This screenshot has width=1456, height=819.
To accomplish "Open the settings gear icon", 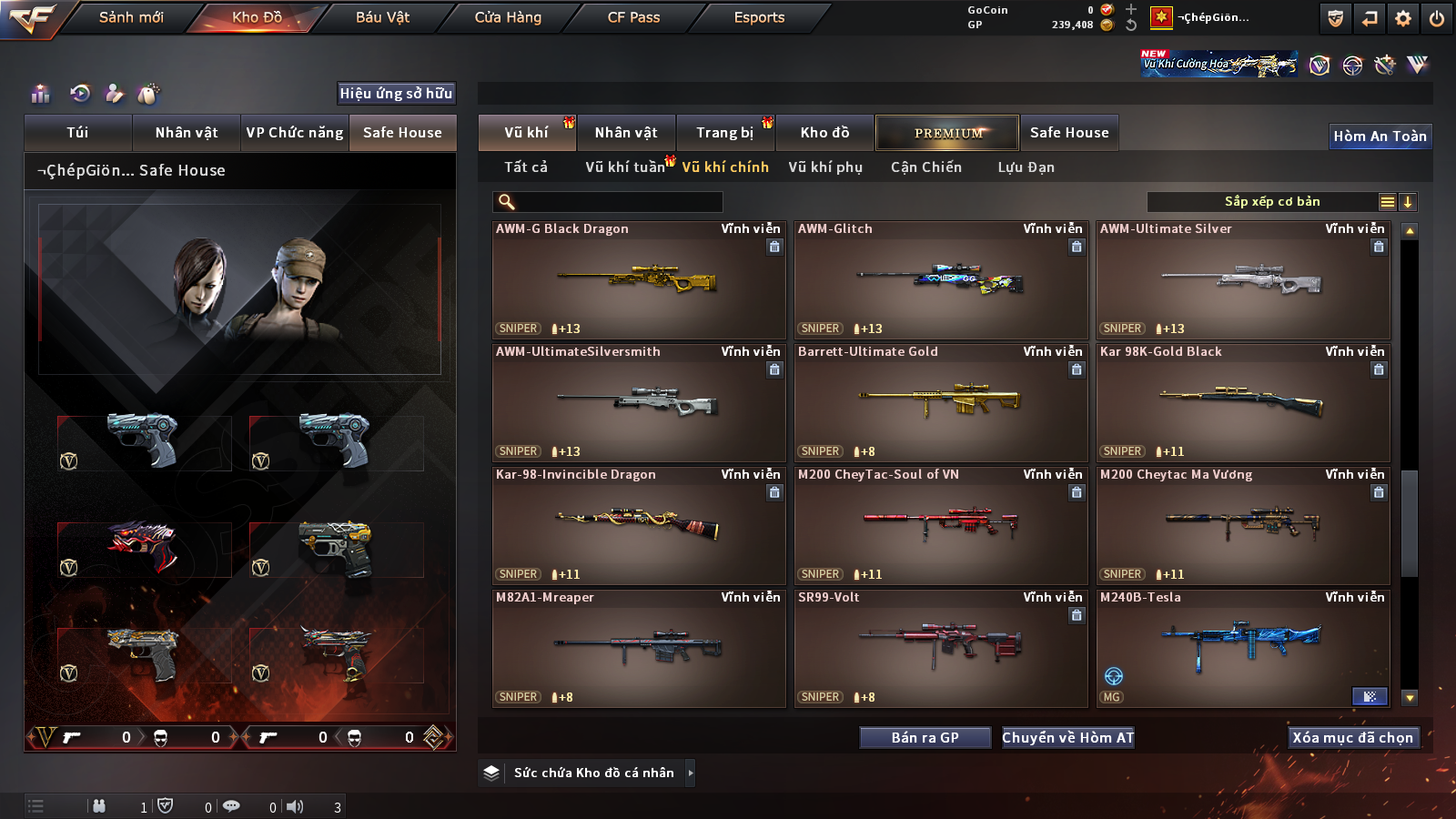I will [1403, 18].
